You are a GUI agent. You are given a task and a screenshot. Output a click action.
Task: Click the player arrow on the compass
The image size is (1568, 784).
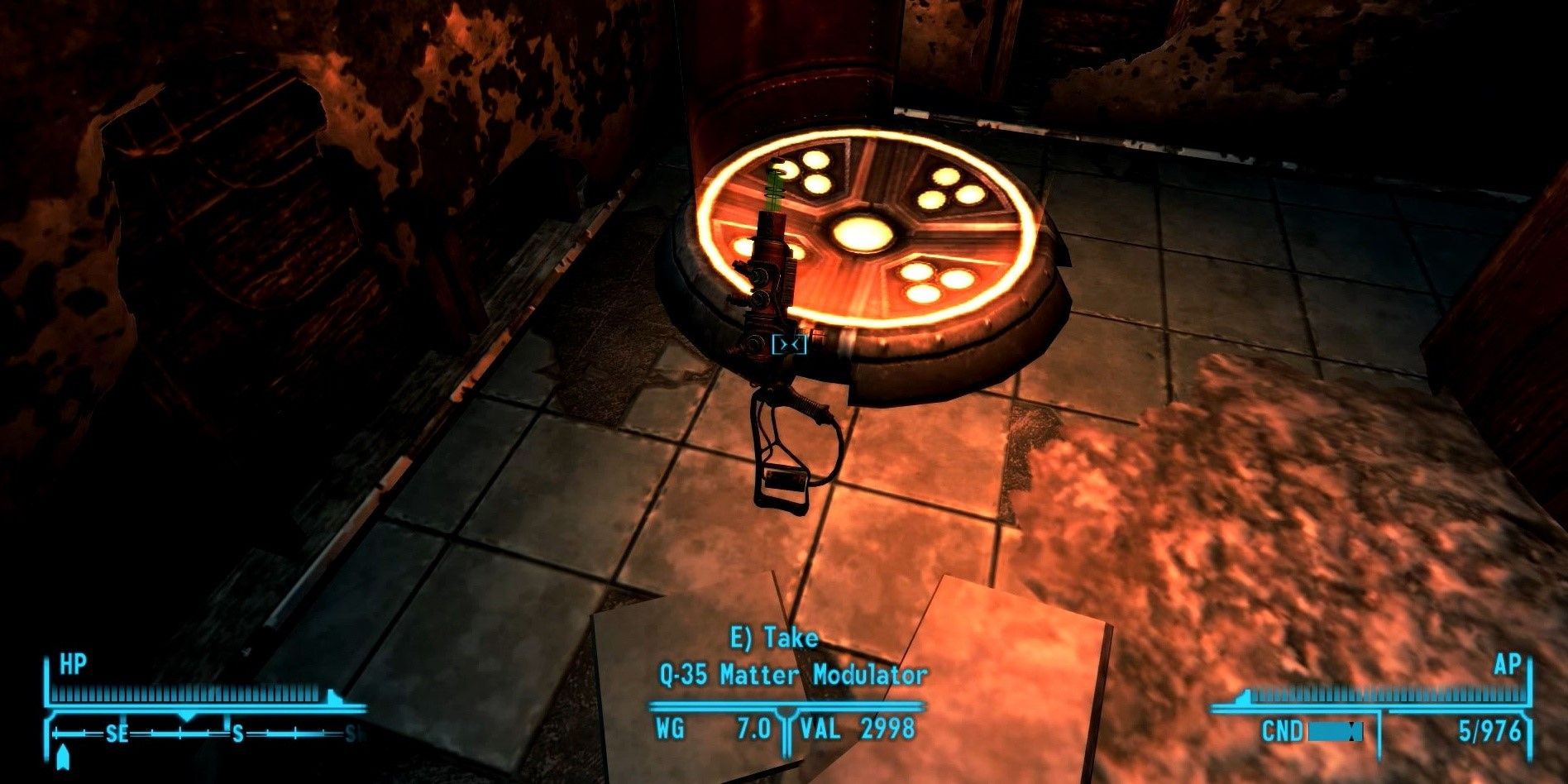[65, 758]
